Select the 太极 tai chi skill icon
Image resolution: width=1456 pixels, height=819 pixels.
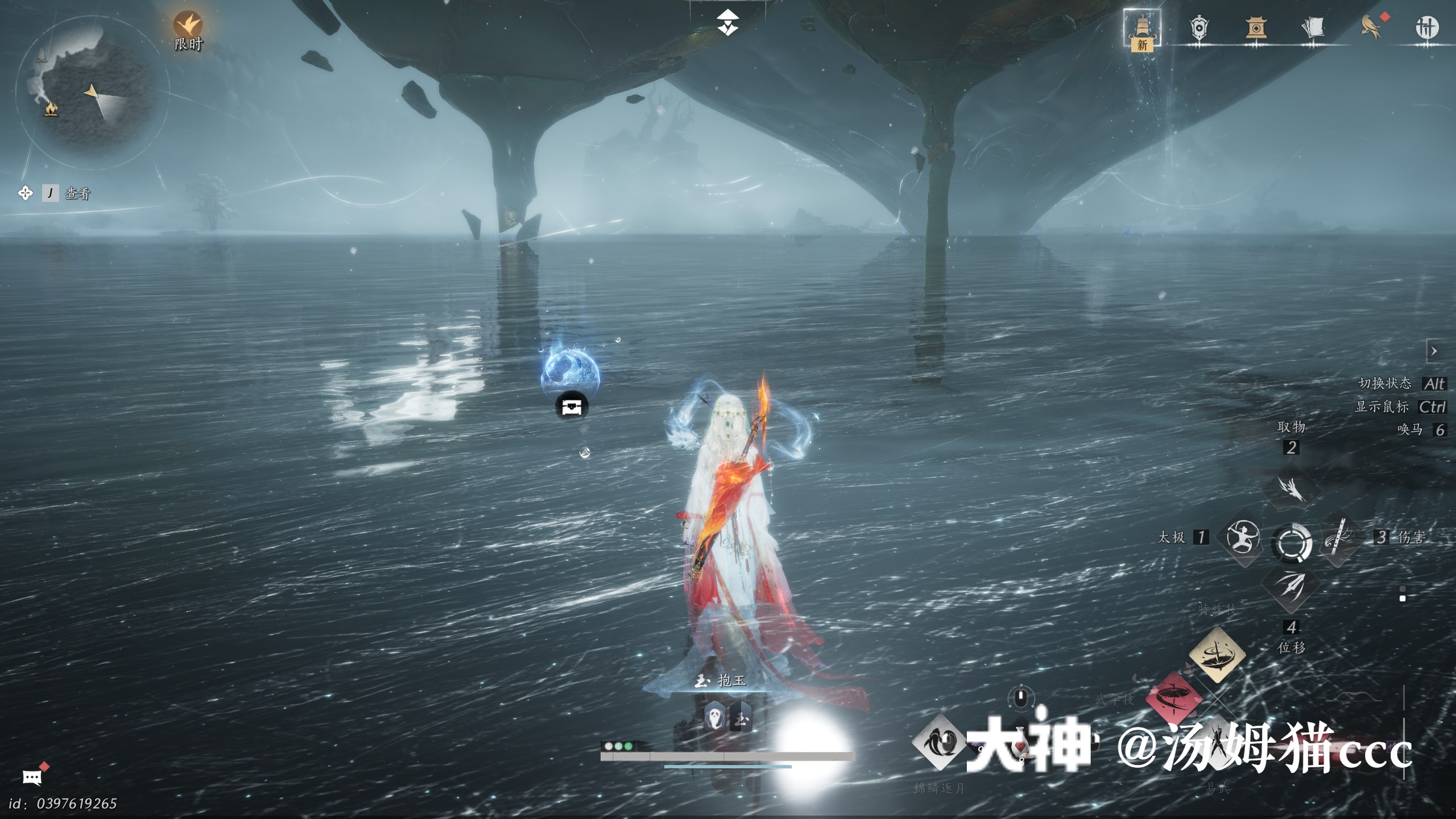point(1243,537)
